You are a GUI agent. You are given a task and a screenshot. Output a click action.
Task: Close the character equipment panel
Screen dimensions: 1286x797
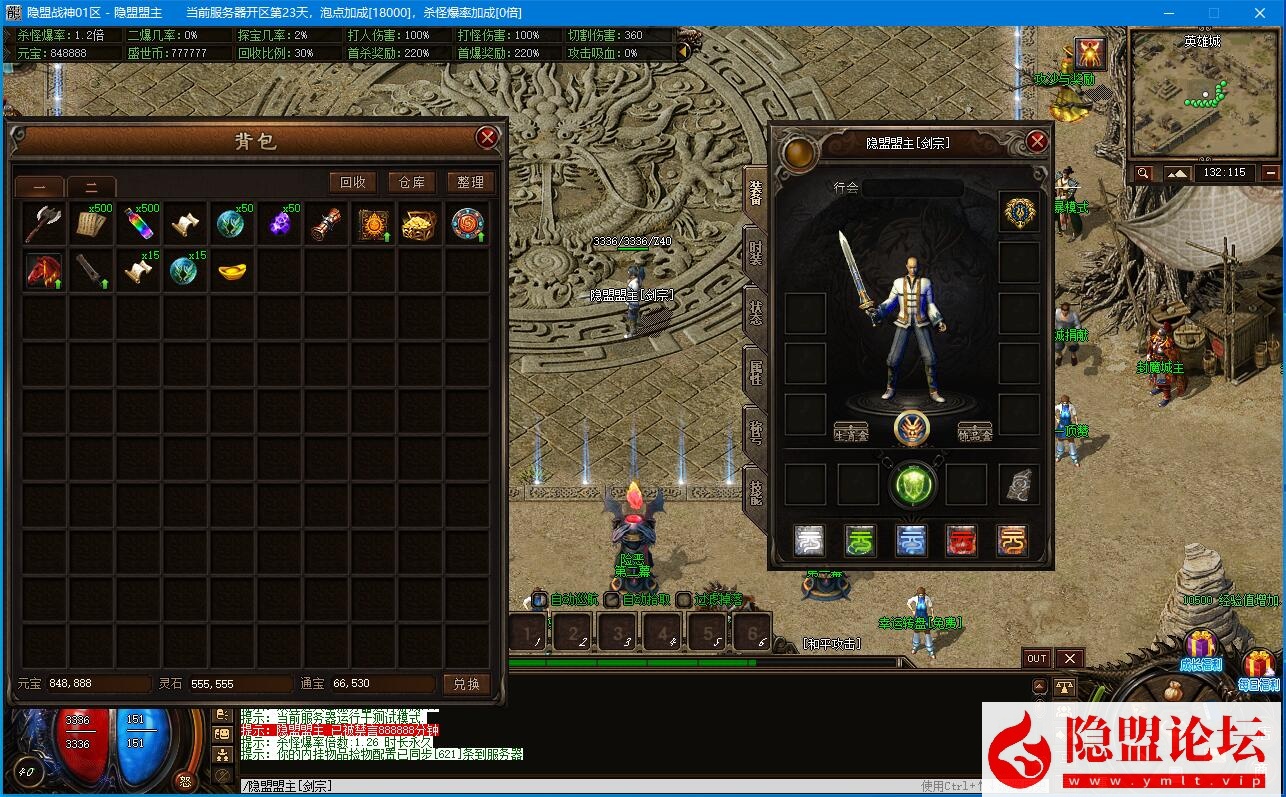coord(1037,142)
